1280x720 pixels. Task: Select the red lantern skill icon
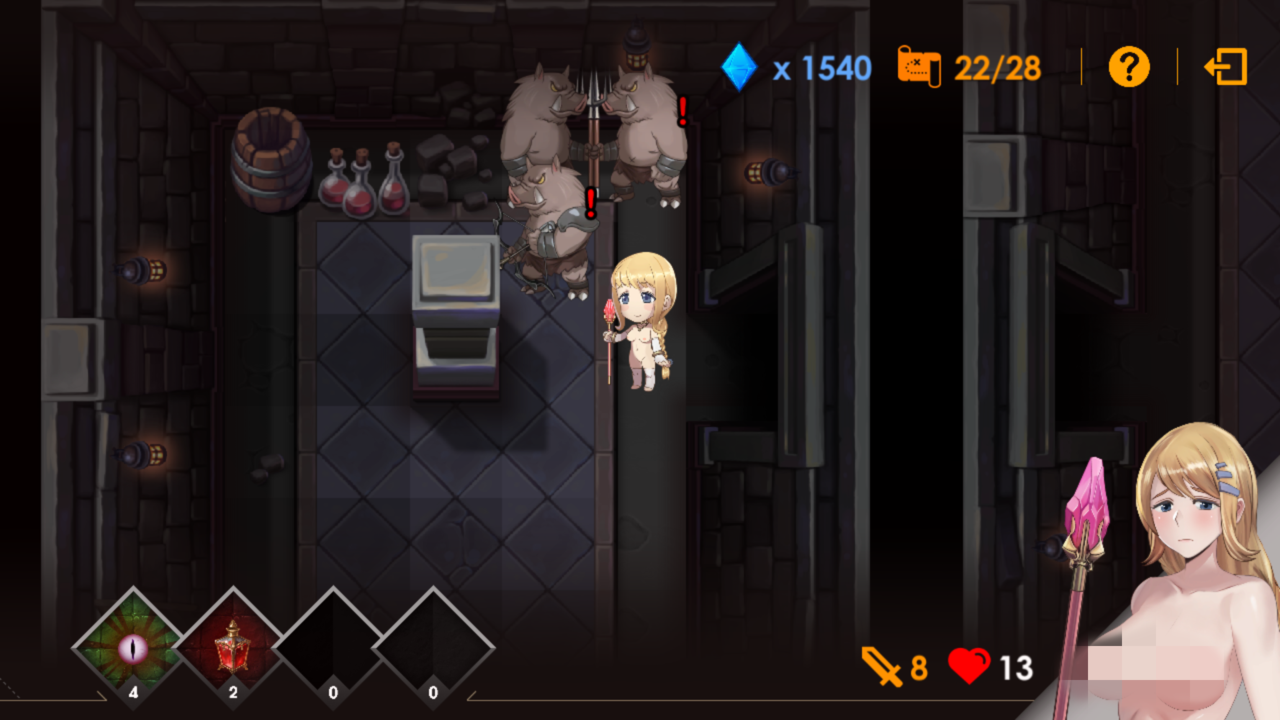point(232,645)
